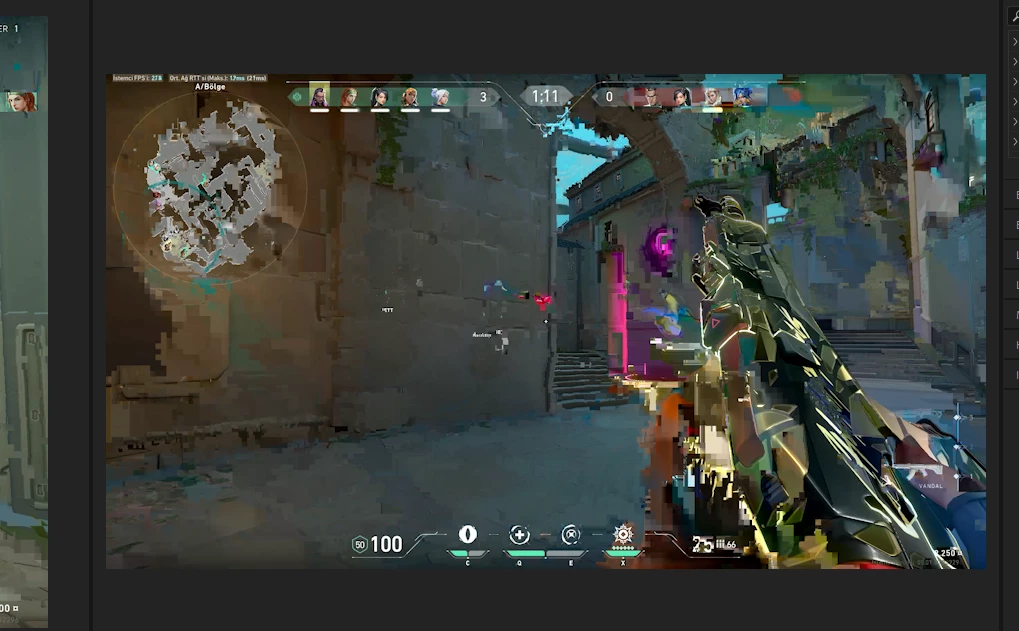This screenshot has width=1019, height=631.
Task: Click the blonde enemy agent portrait
Action: pyautogui.click(x=711, y=96)
